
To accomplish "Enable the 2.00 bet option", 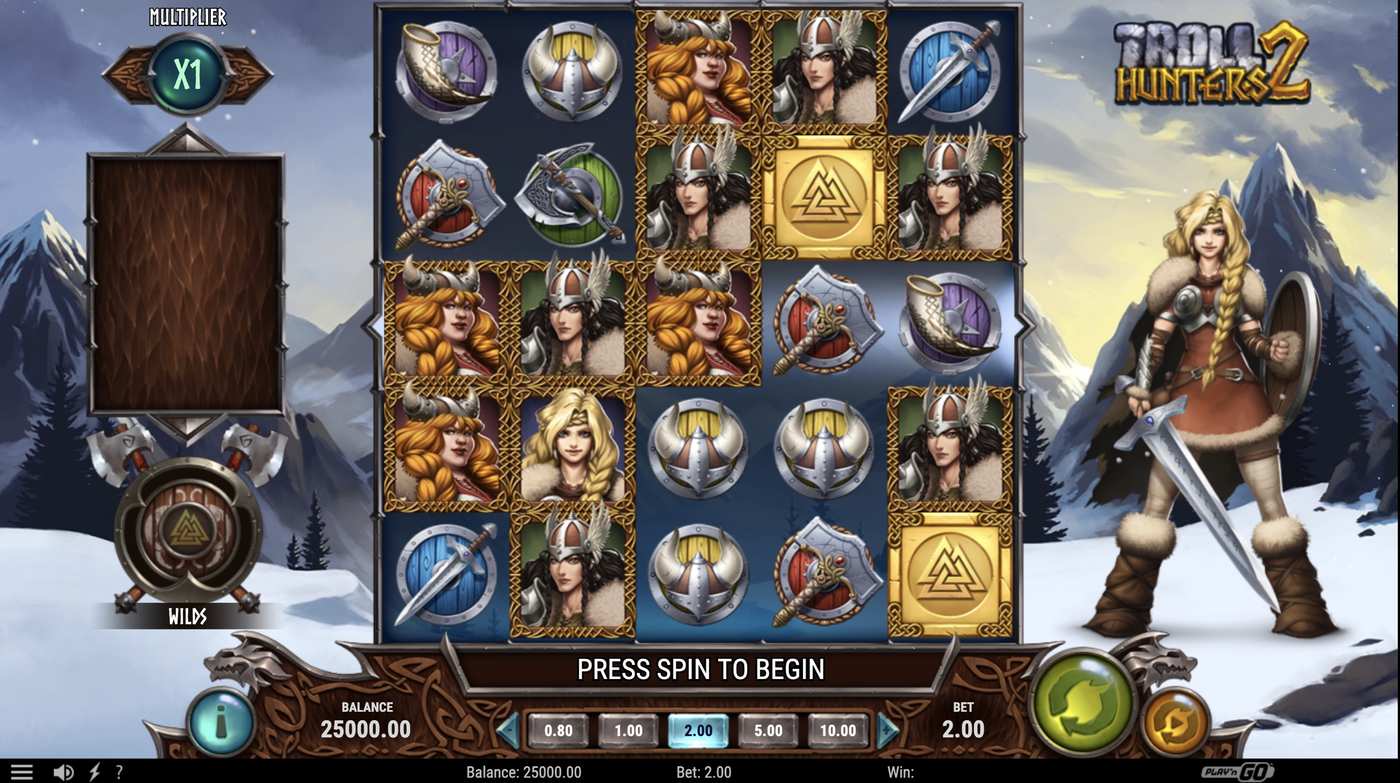I will (698, 730).
